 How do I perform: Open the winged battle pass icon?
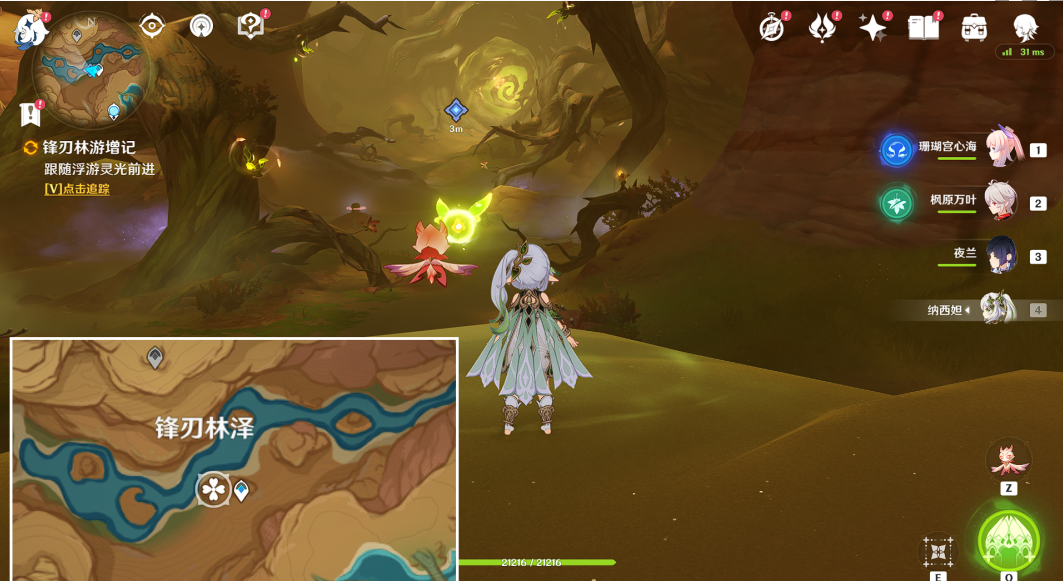point(822,28)
